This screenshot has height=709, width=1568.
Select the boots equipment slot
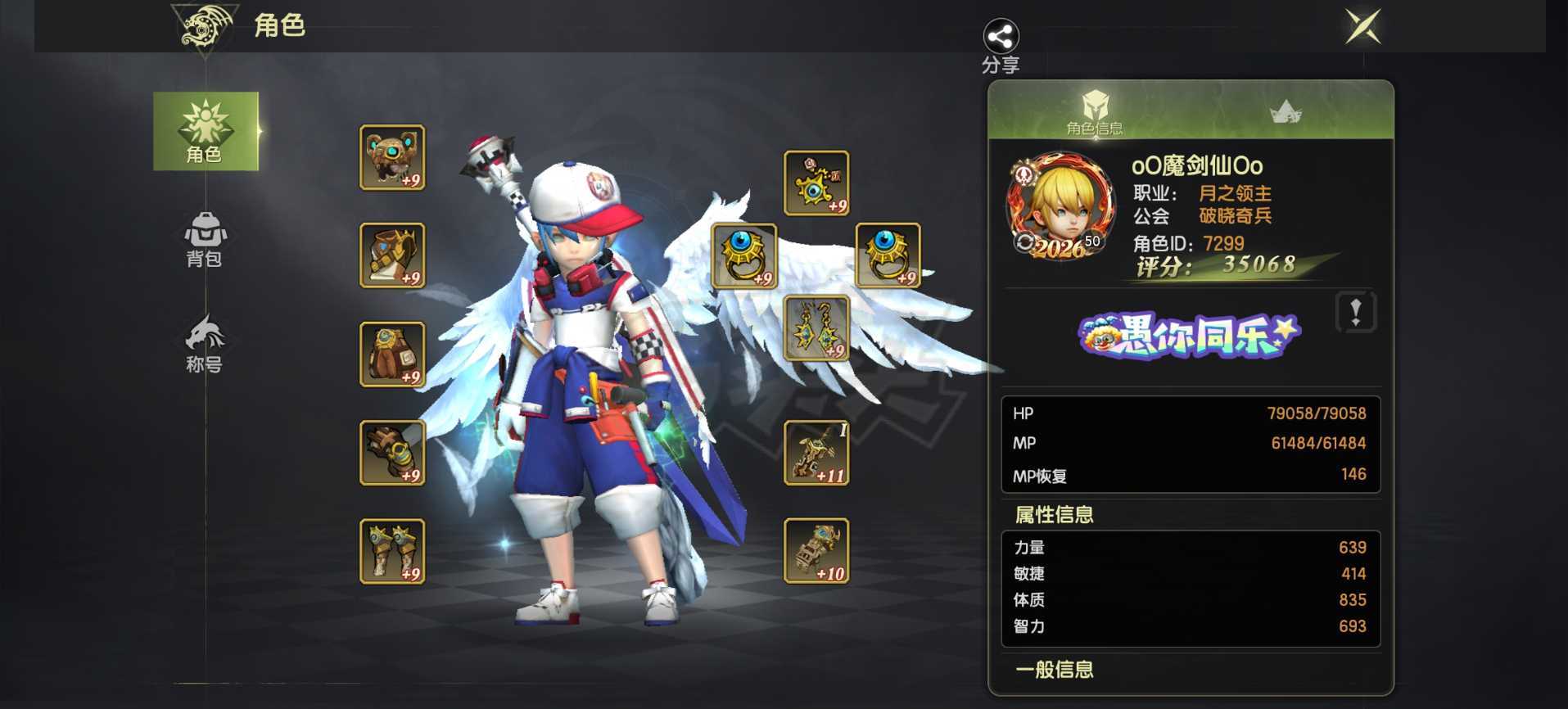(392, 551)
